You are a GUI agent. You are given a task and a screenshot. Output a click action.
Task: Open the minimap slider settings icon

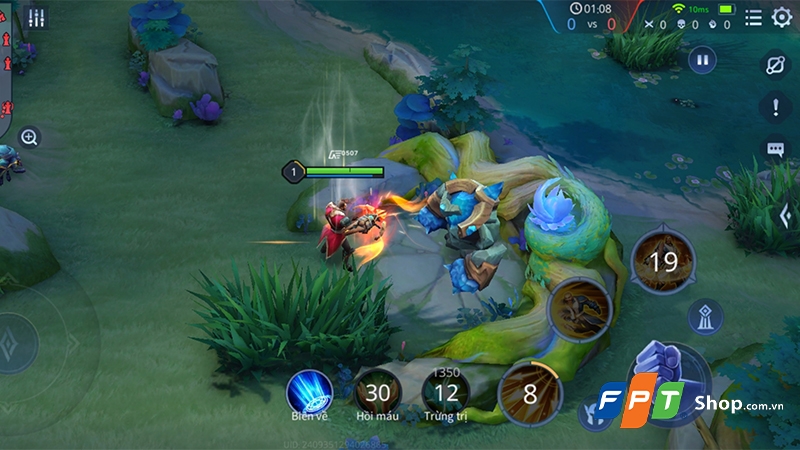click(x=37, y=18)
